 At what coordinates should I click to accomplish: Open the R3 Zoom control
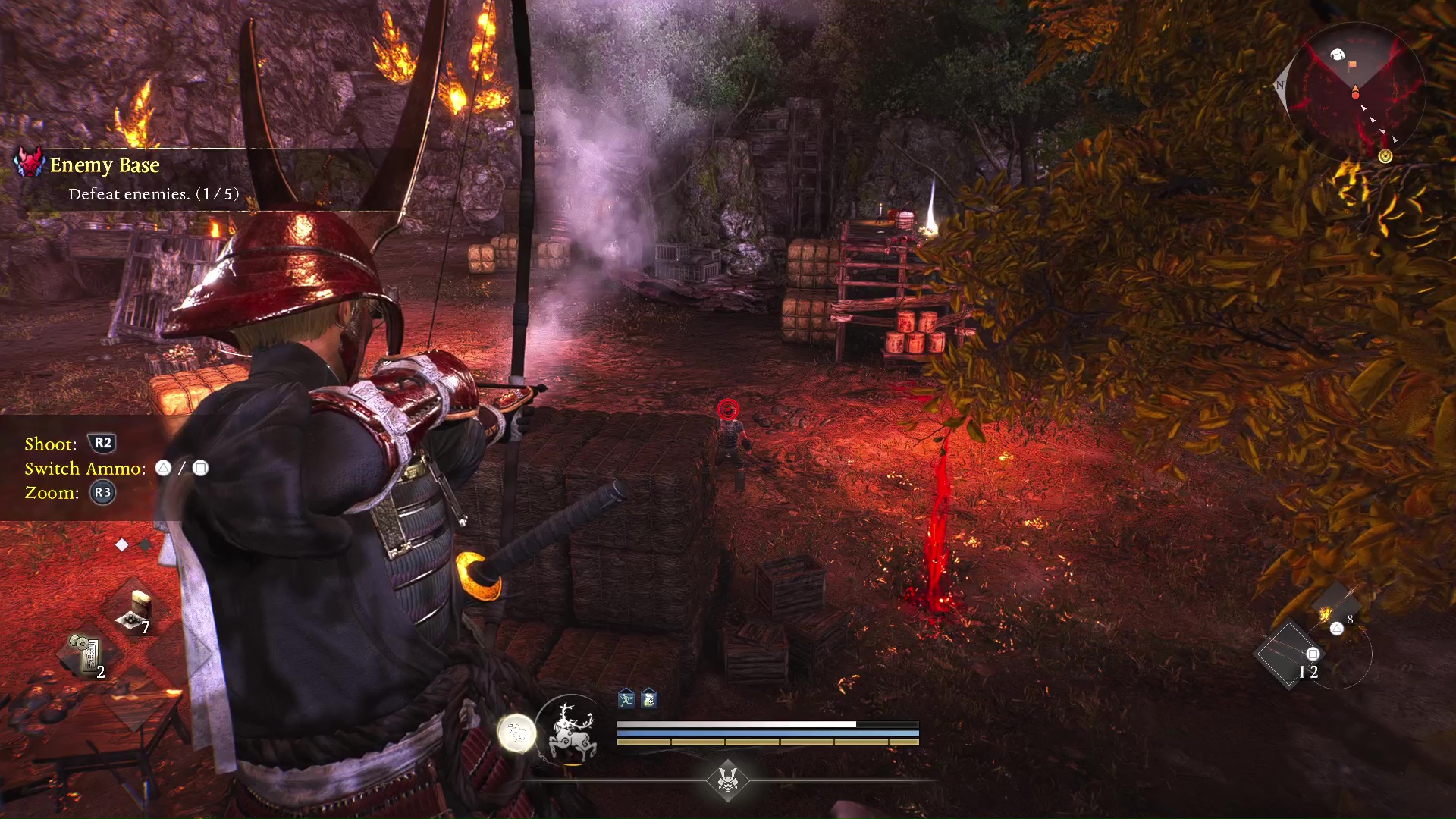pos(103,492)
